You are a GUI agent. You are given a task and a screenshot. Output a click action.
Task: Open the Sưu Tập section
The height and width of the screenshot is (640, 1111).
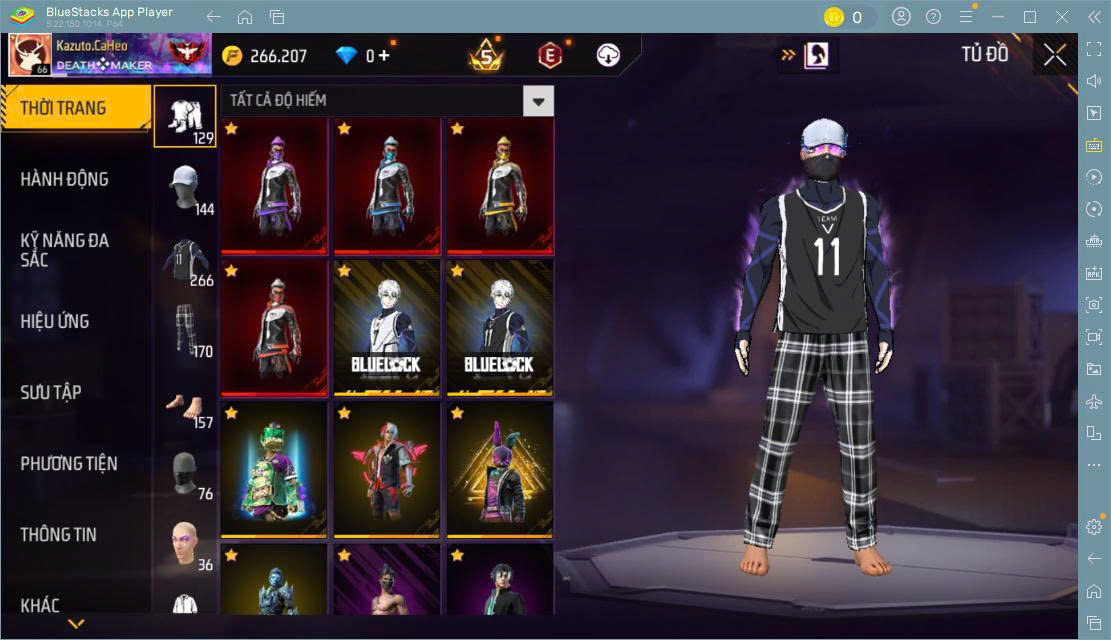[51, 392]
